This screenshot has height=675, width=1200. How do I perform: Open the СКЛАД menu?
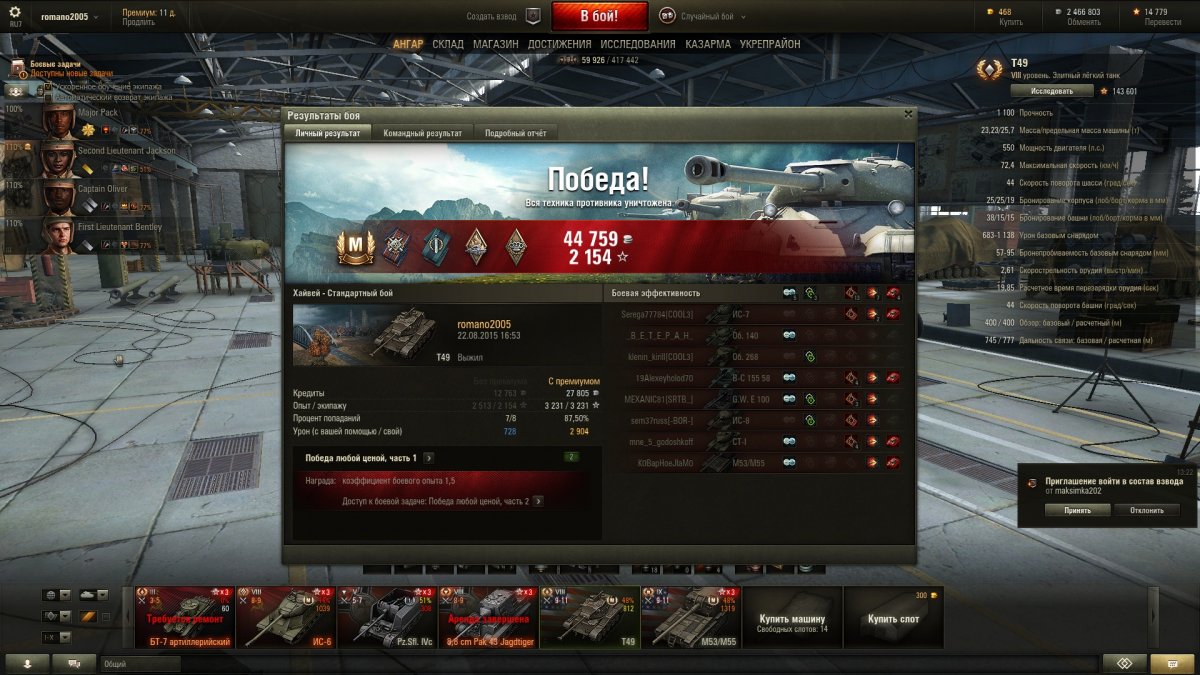(x=447, y=44)
